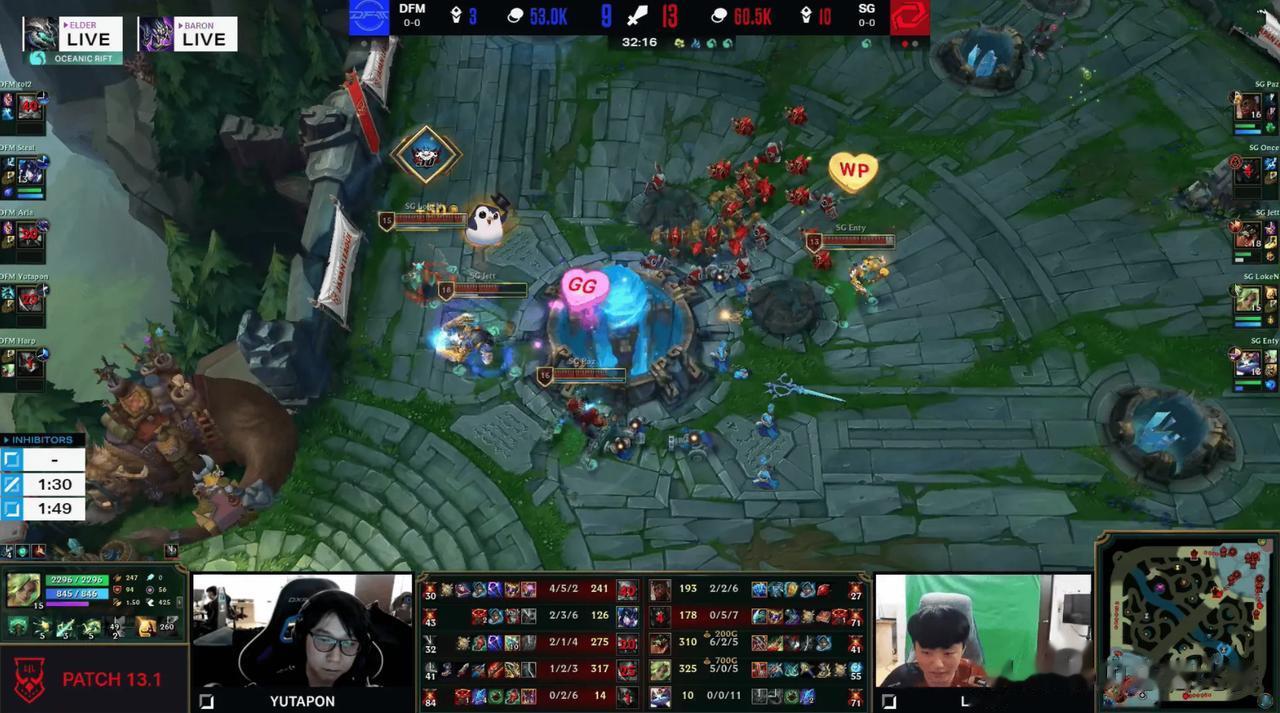Click the Baron LIVE indicator
1280x713 pixels.
coord(187,35)
